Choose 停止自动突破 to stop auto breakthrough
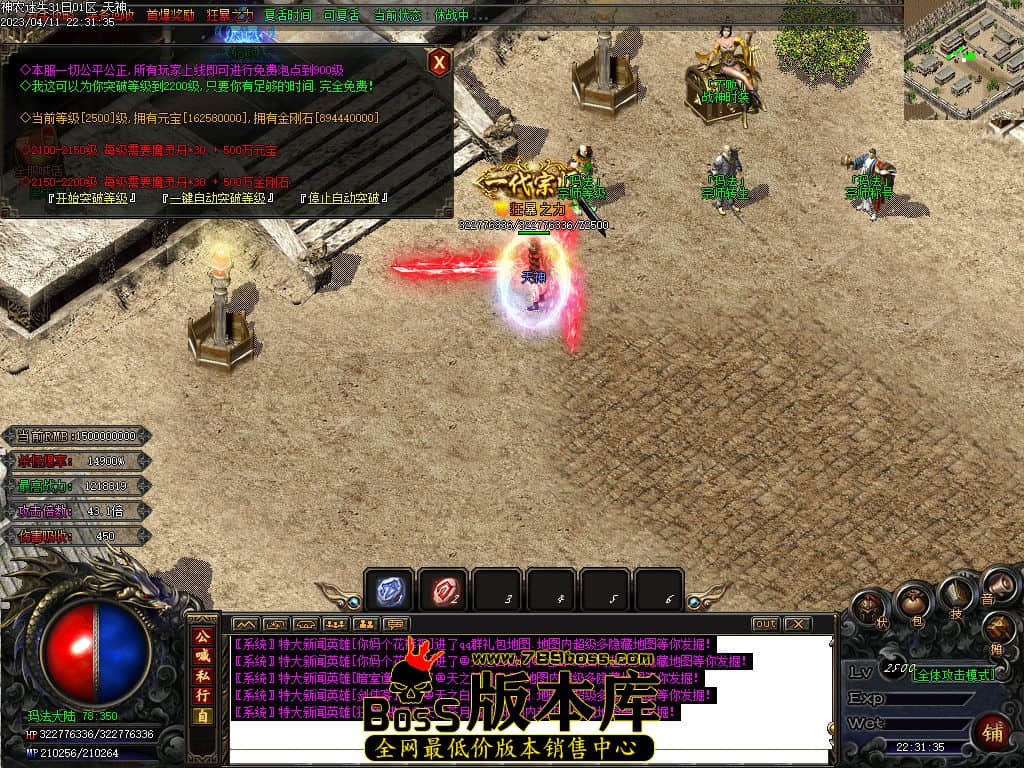 (x=343, y=198)
